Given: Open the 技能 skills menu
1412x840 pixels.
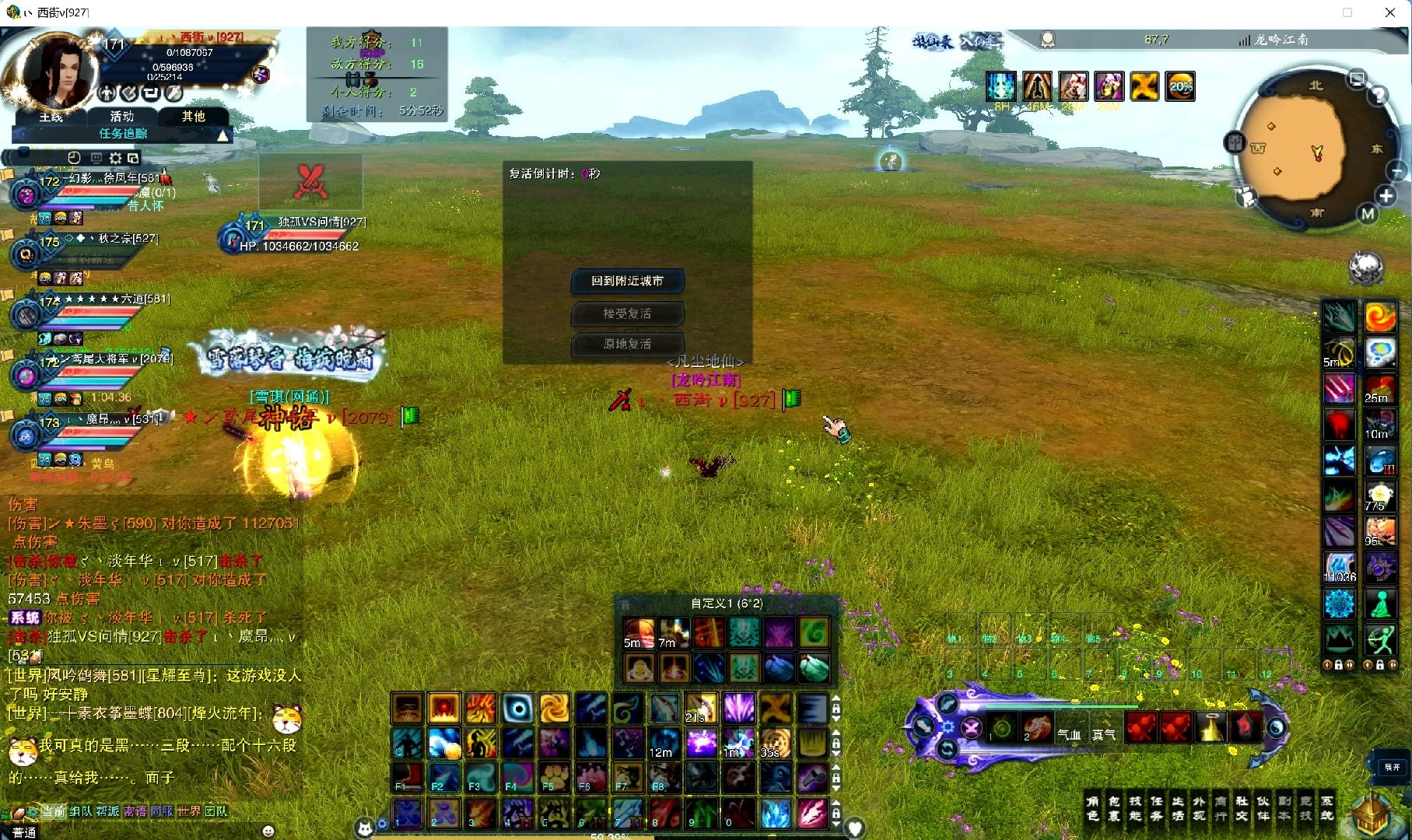Looking at the screenshot, I should click(1135, 808).
